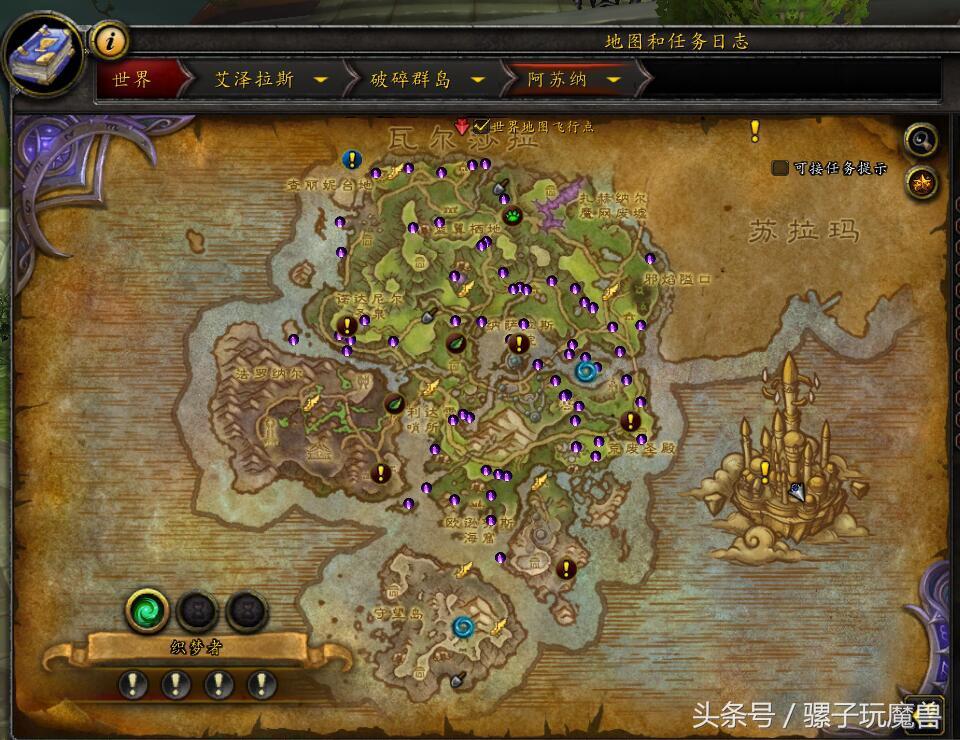Toggle the 世界地图飞行点 checkbox

point(481,127)
